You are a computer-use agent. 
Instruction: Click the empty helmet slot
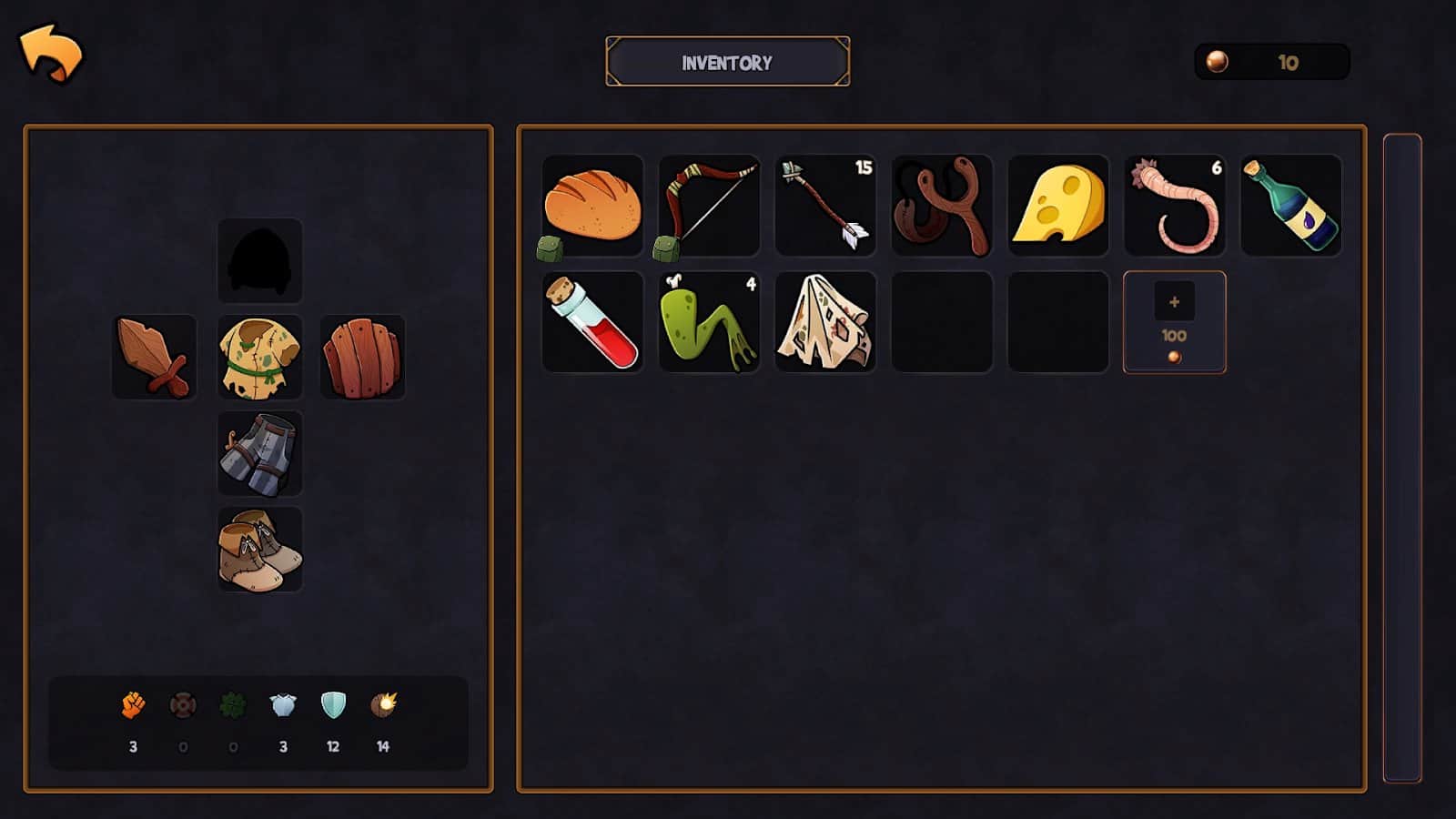(259, 260)
